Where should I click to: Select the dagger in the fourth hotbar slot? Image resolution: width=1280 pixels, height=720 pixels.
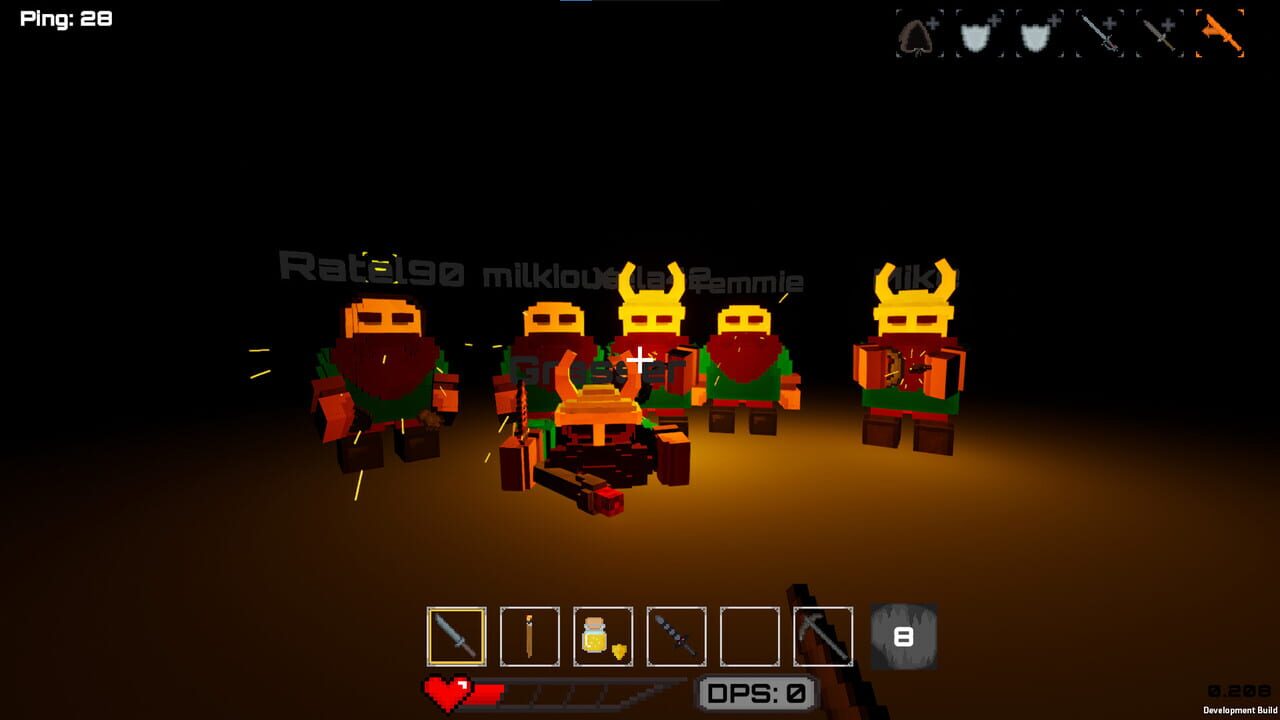(x=675, y=636)
